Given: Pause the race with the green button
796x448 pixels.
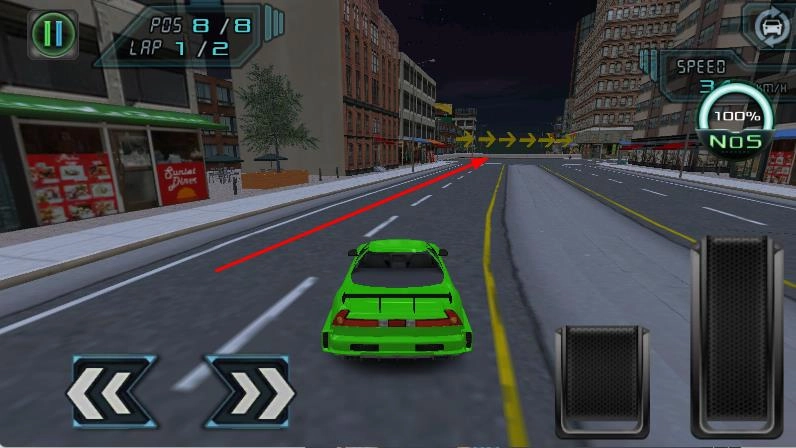Looking at the screenshot, I should (53, 34).
